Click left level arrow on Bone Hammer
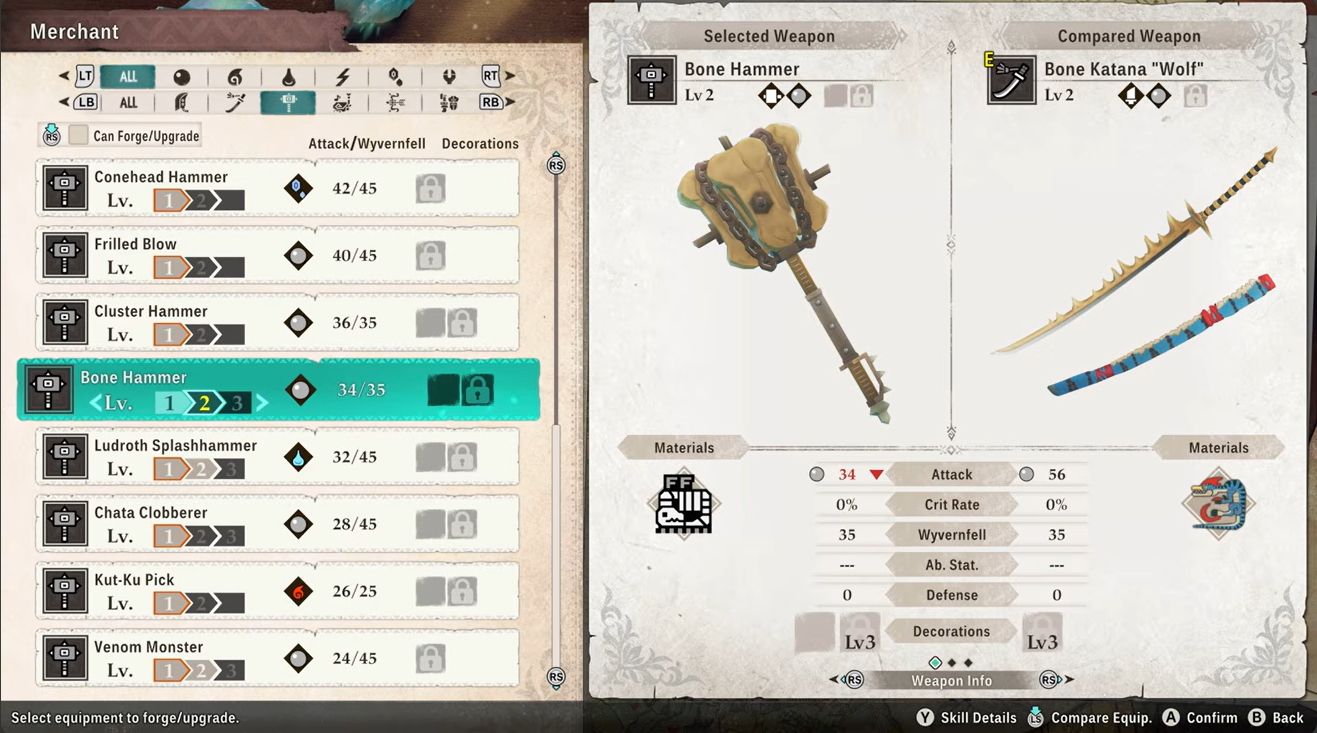Image resolution: width=1317 pixels, height=733 pixels. [x=97, y=403]
